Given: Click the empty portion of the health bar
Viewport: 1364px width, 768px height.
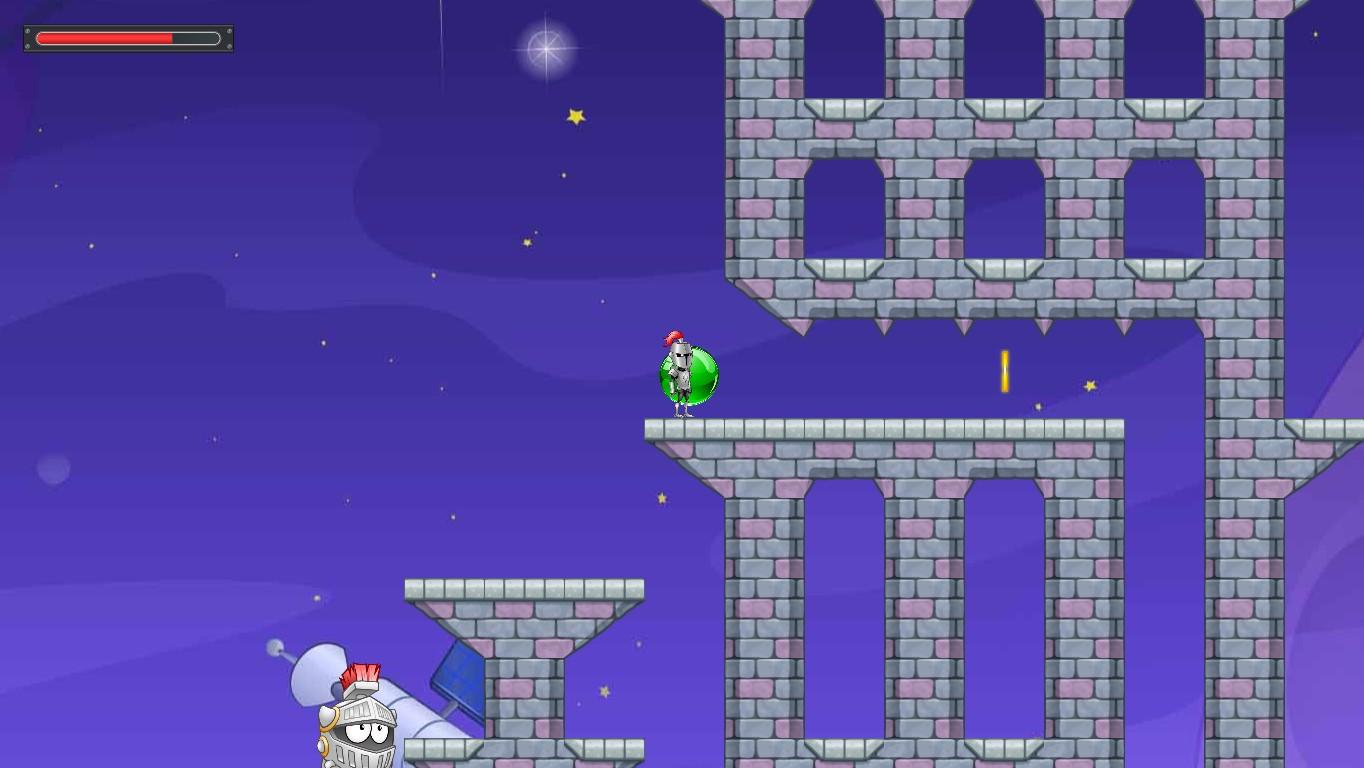Looking at the screenshot, I should click(195, 37).
